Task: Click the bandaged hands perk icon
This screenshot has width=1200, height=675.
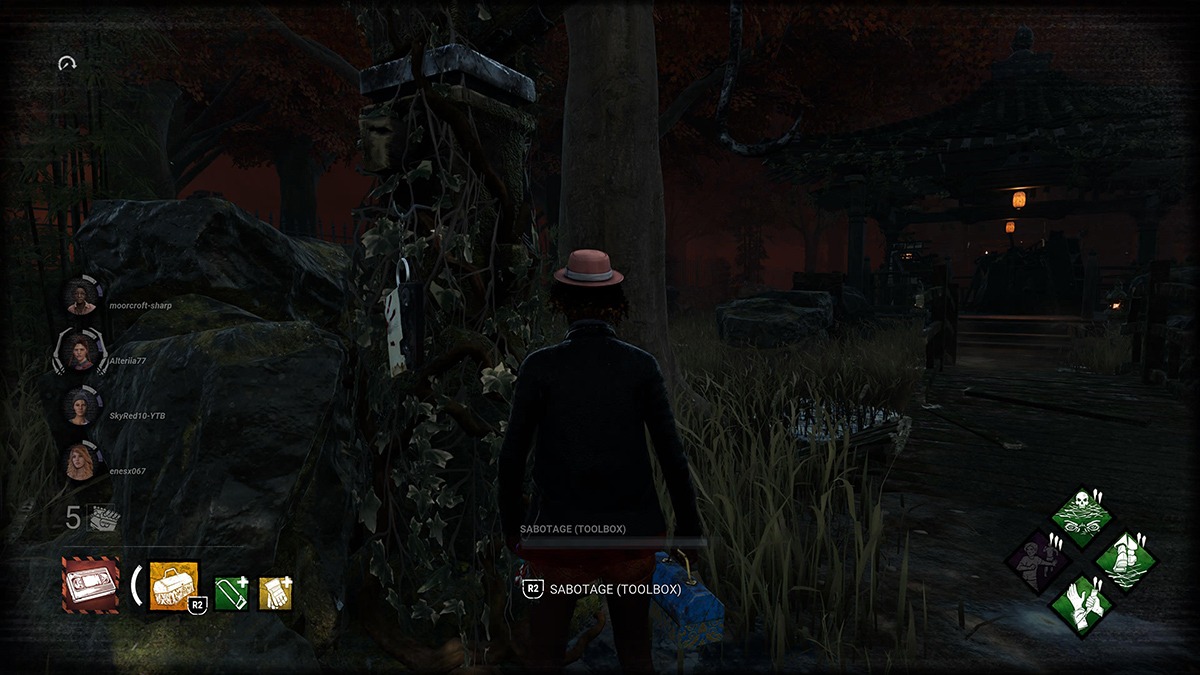Action: pos(1082,605)
